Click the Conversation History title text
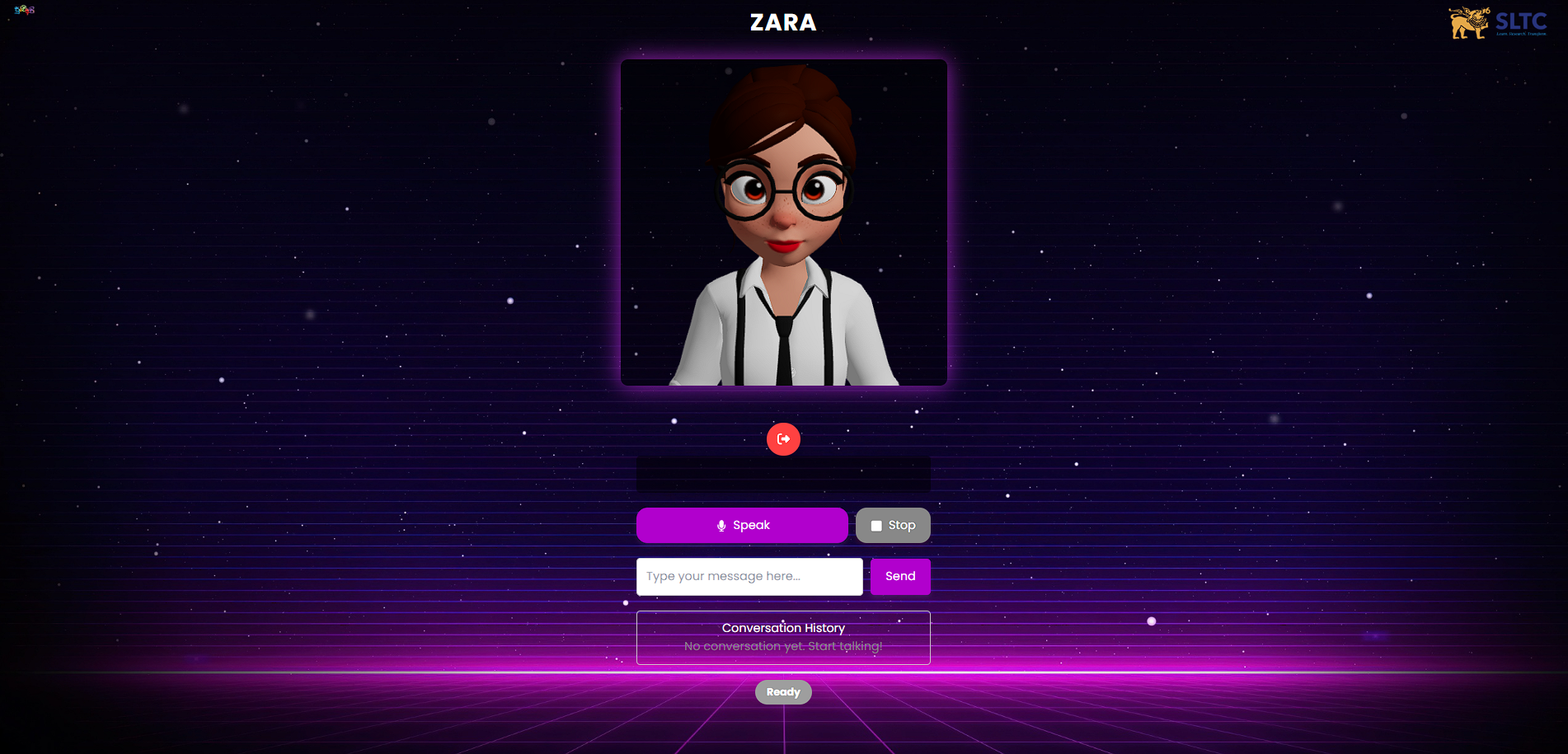 pyautogui.click(x=782, y=627)
